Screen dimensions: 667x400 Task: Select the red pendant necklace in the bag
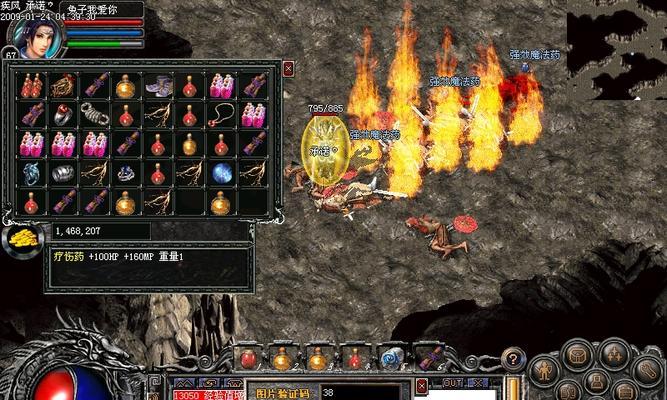click(221, 114)
